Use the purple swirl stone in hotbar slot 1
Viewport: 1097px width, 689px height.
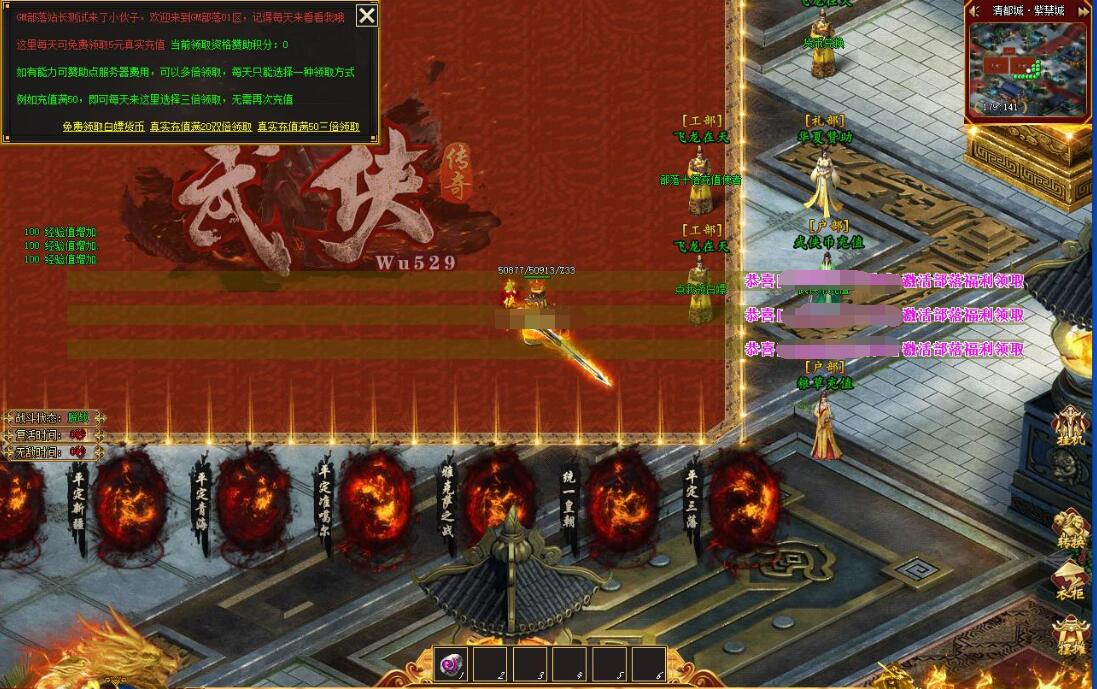[451, 664]
